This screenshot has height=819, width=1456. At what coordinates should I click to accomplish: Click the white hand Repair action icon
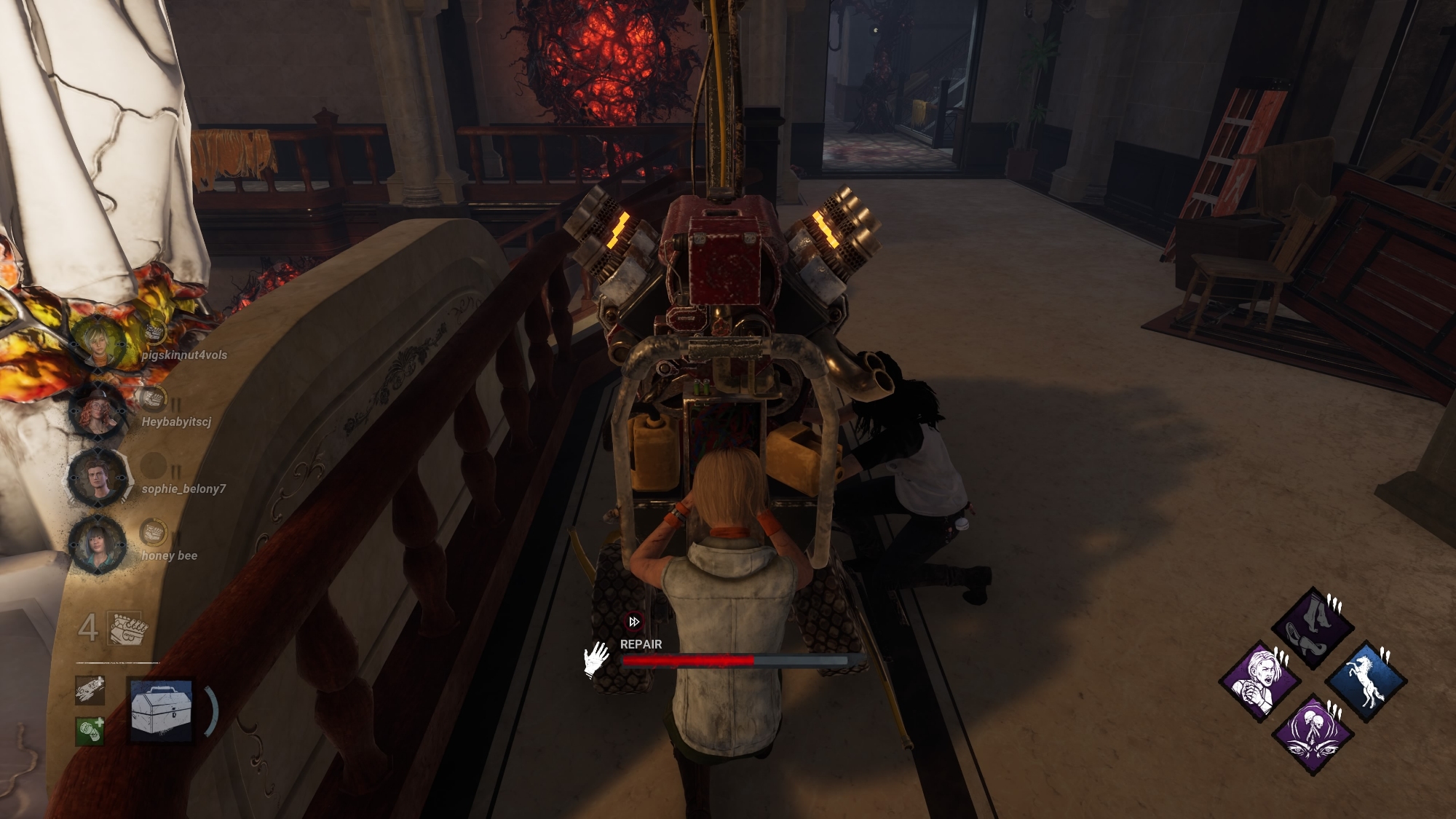597,659
